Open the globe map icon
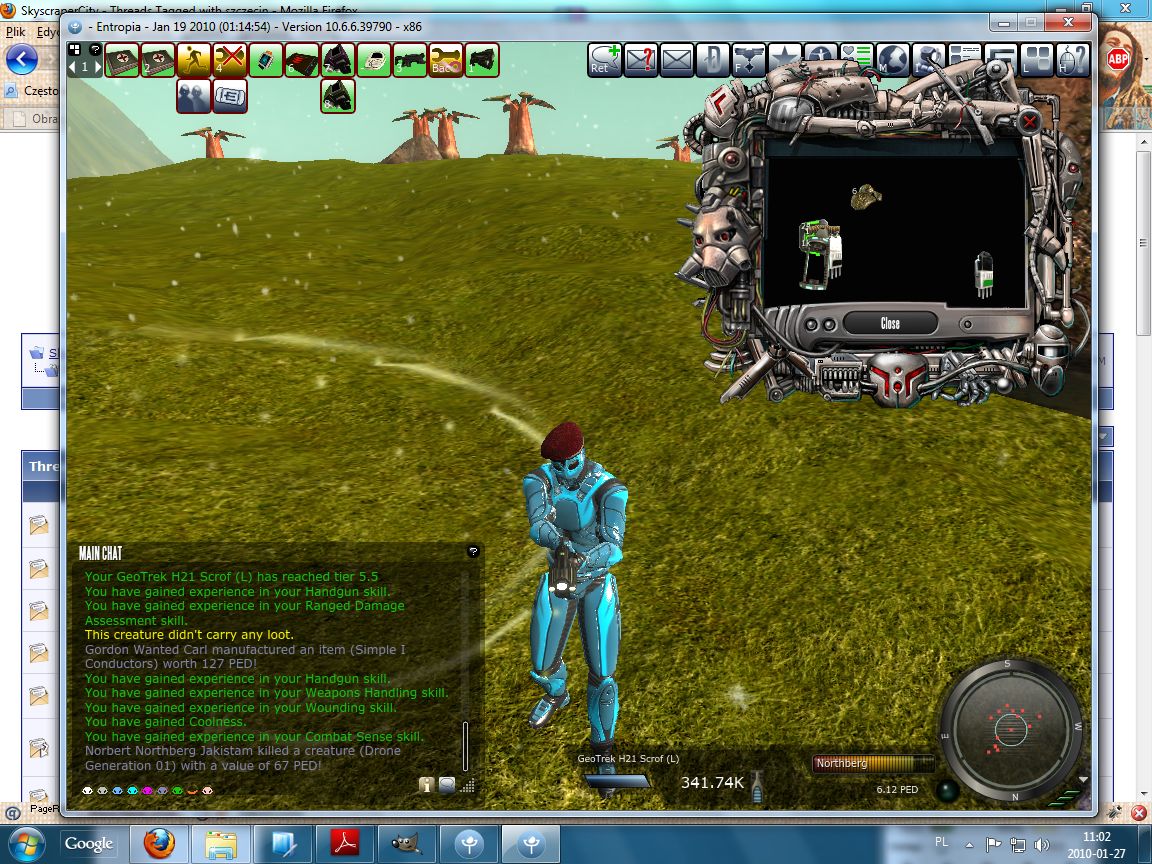 tap(893, 60)
